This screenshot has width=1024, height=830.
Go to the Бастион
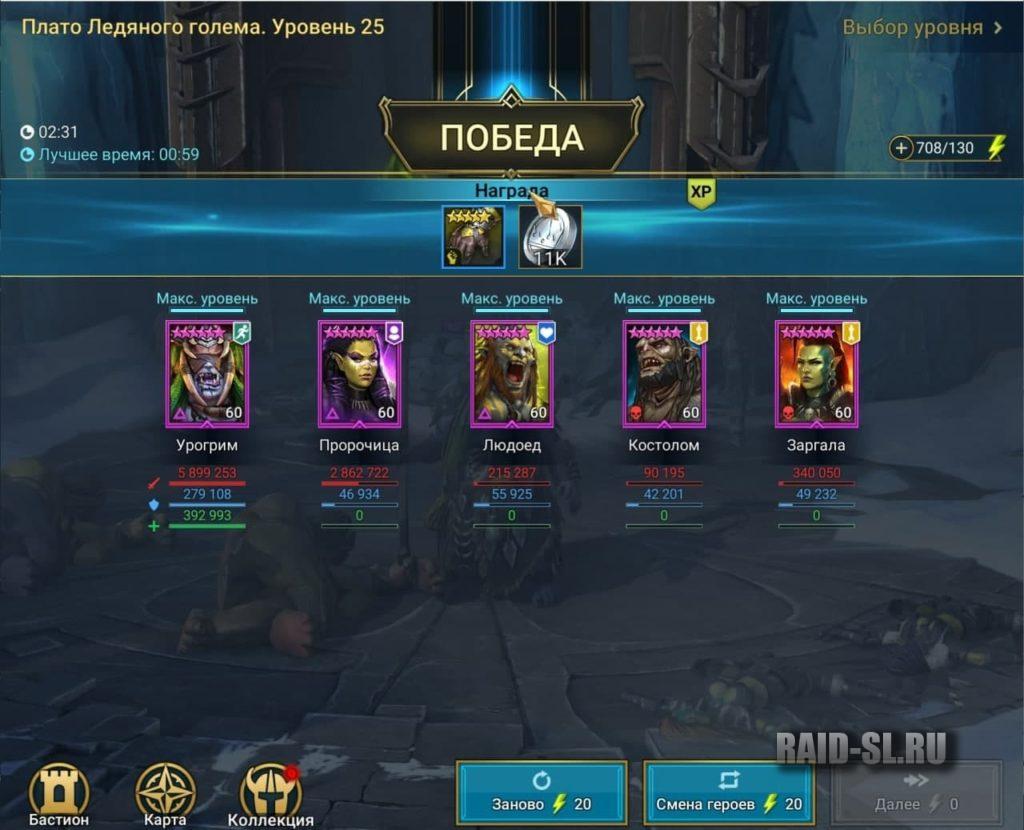click(59, 794)
